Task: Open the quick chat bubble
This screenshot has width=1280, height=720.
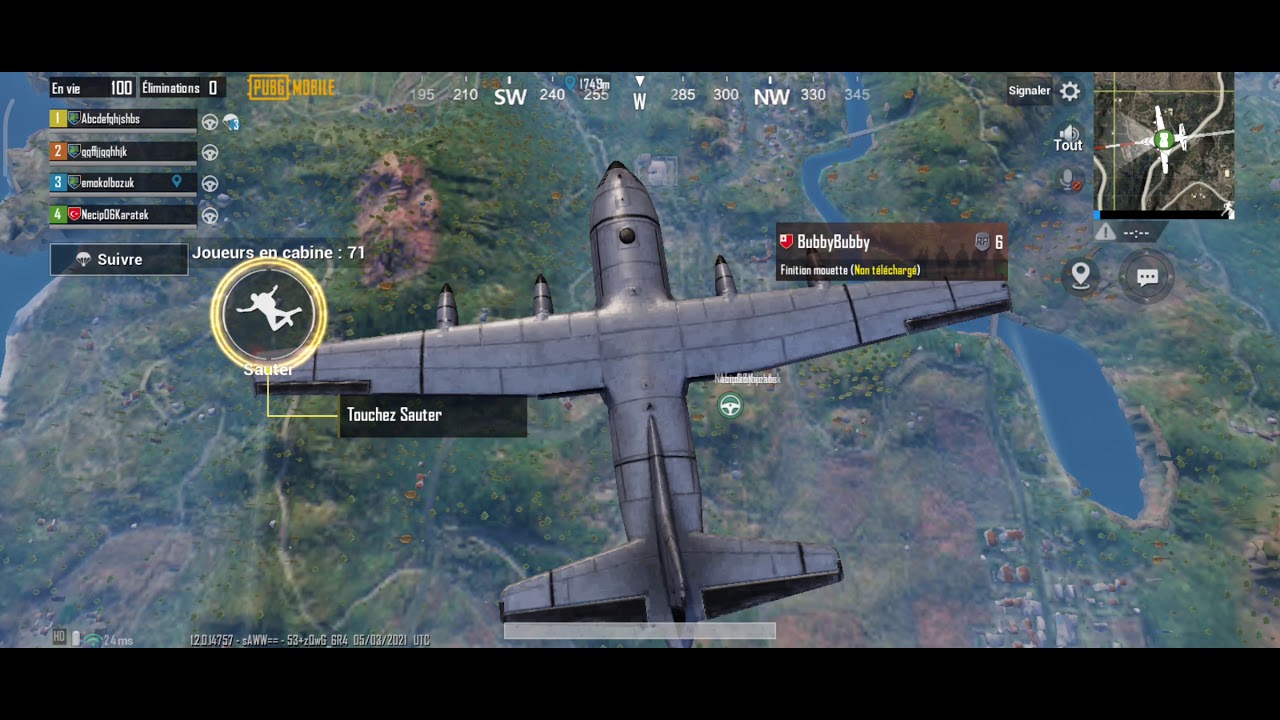Action: [1147, 277]
